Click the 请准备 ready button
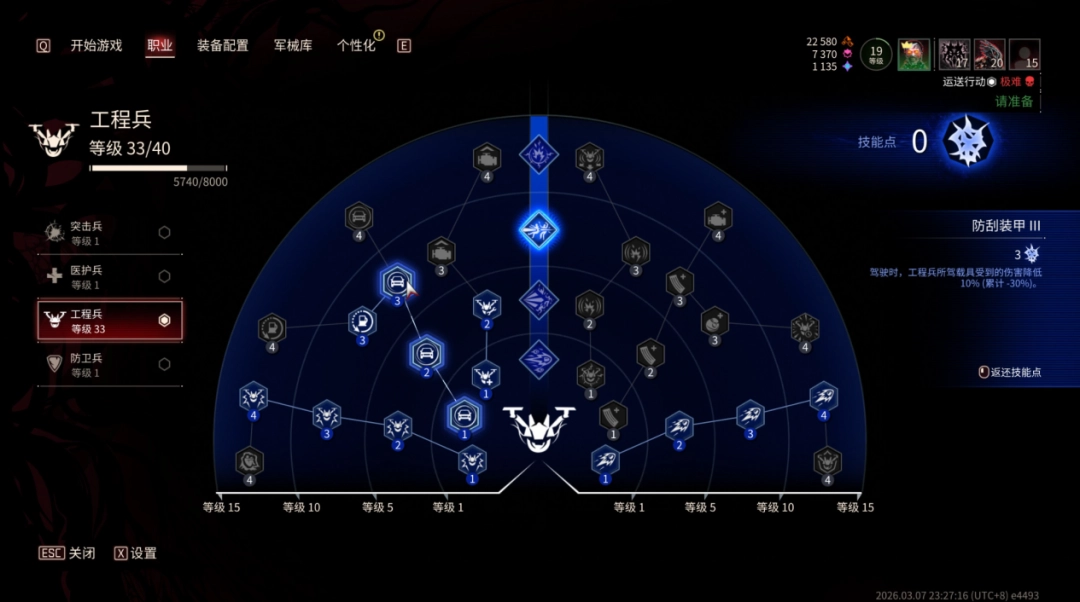1080x602 pixels. tap(1013, 102)
